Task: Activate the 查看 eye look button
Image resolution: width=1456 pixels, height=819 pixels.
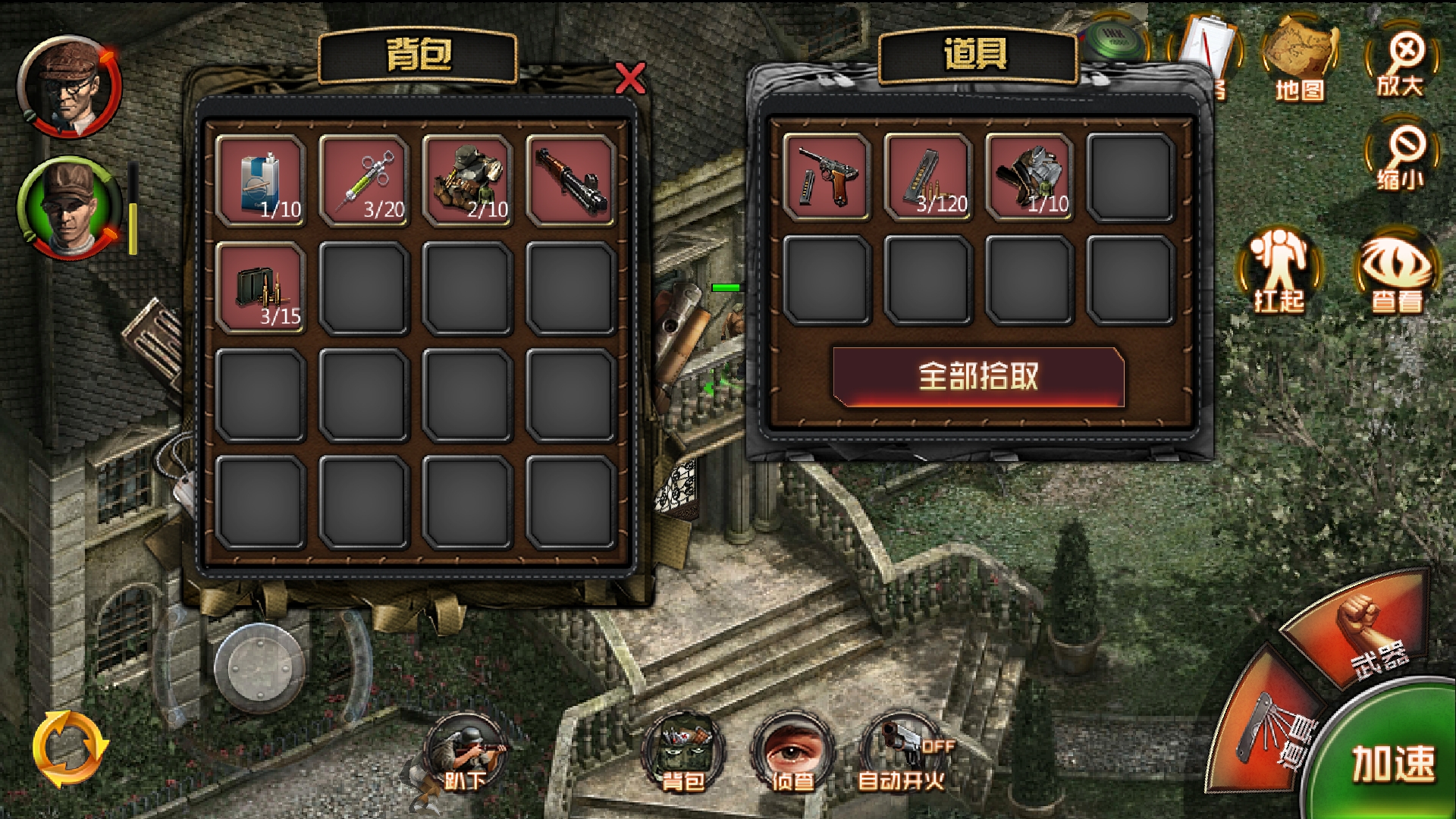Action: point(1396,271)
